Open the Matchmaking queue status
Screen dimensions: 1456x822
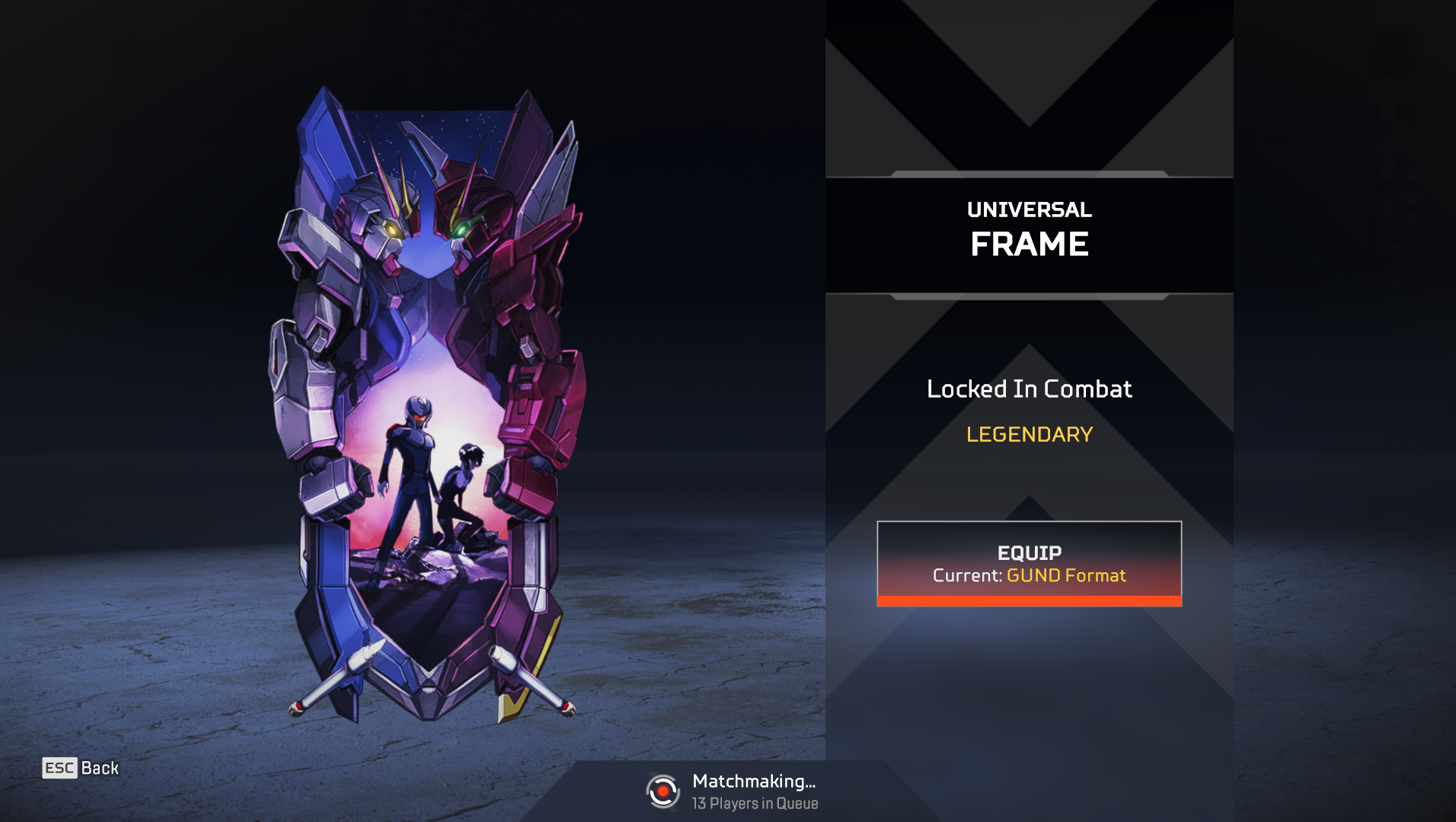(732, 792)
